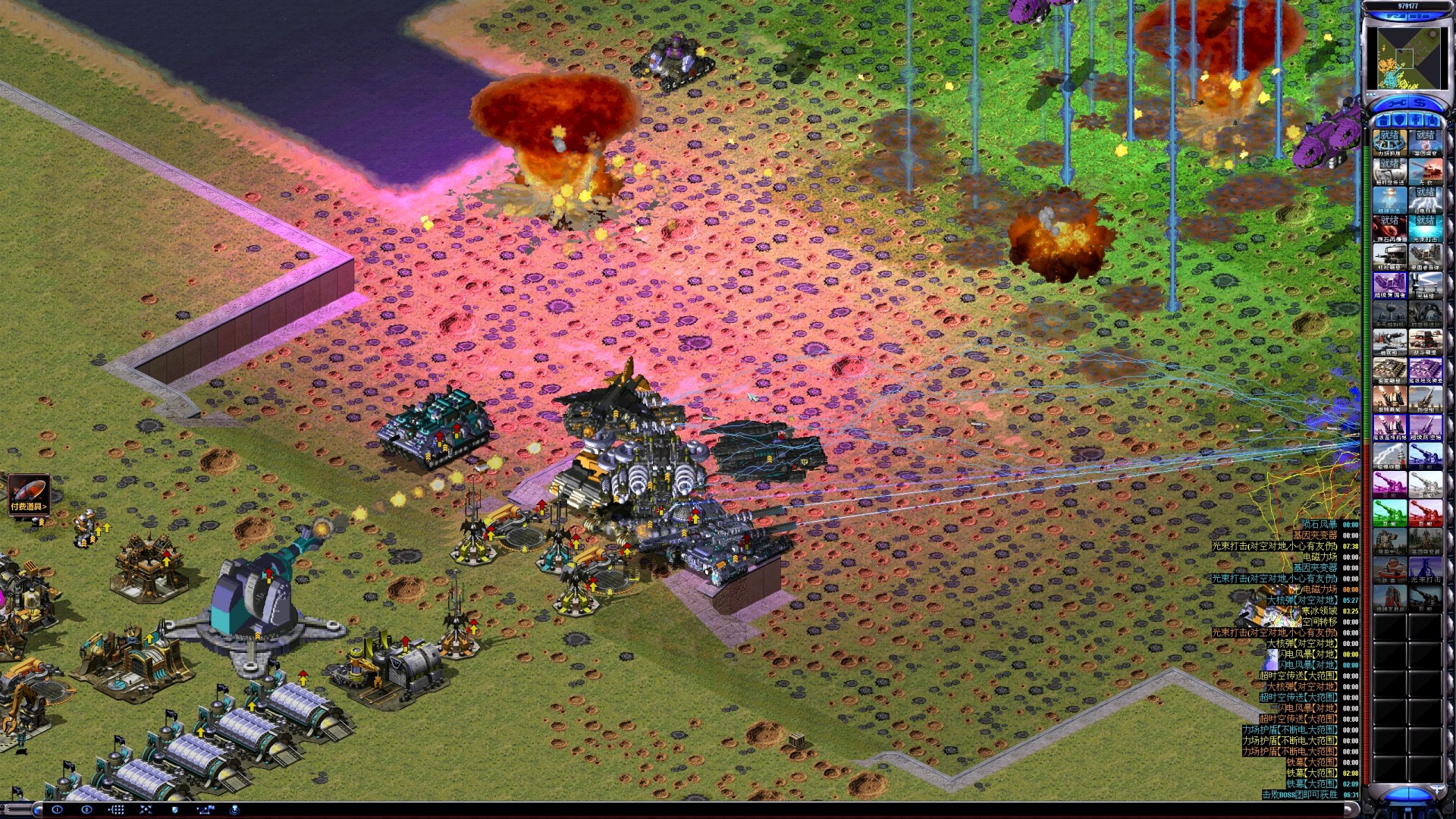Switch to the infantry build tab
The height and width of the screenshot is (819, 1456).
coord(1416,121)
